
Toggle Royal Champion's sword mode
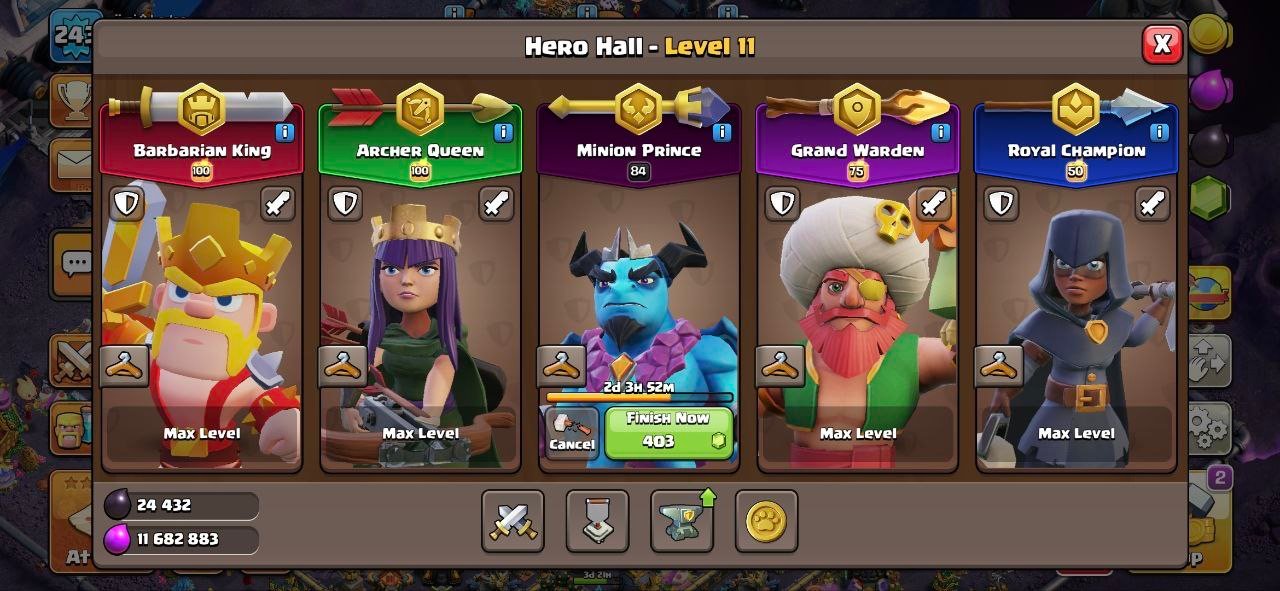pos(1152,204)
